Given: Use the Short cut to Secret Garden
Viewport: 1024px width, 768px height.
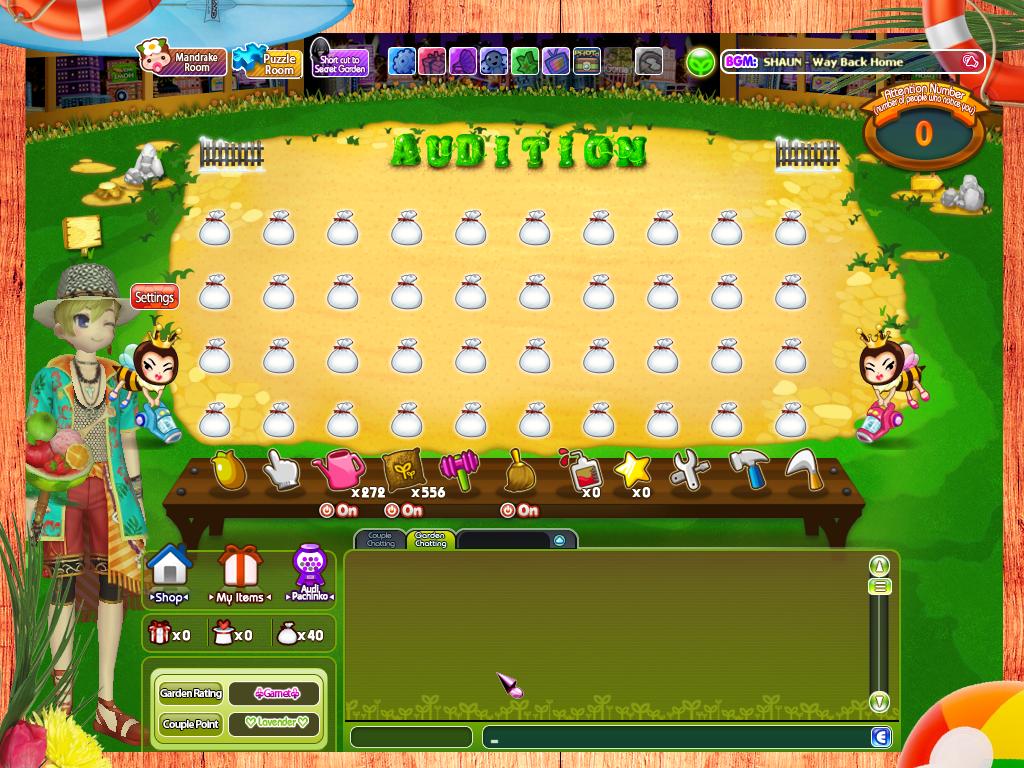Looking at the screenshot, I should click(x=338, y=60).
